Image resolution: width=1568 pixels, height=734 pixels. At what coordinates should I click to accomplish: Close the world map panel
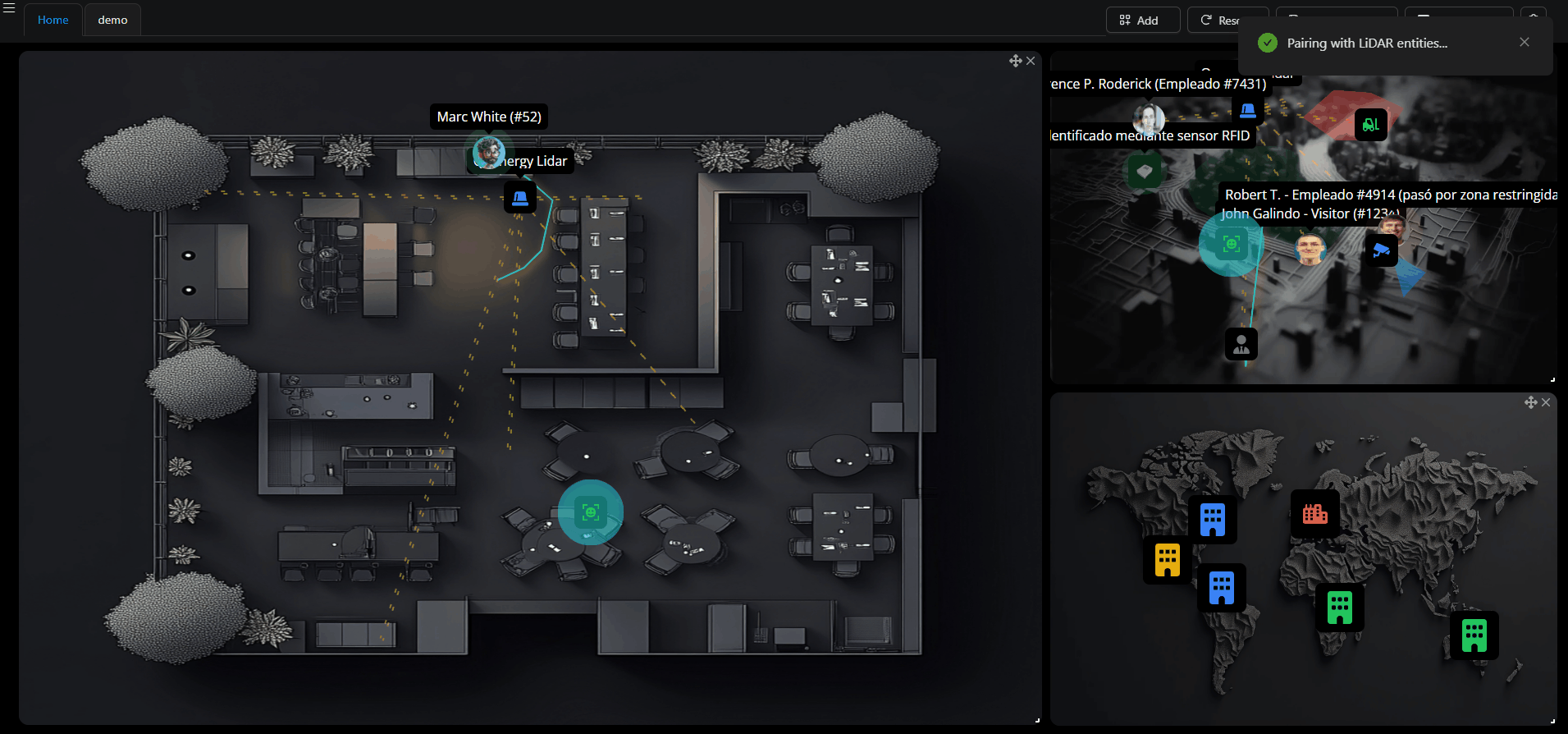point(1546,402)
